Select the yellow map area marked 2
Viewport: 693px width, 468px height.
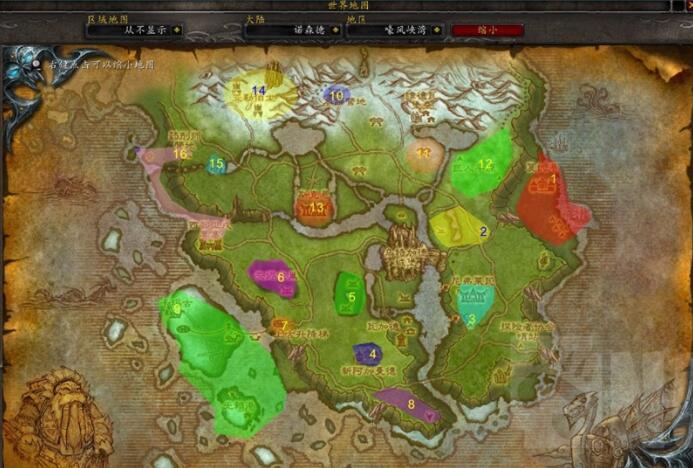point(460,228)
